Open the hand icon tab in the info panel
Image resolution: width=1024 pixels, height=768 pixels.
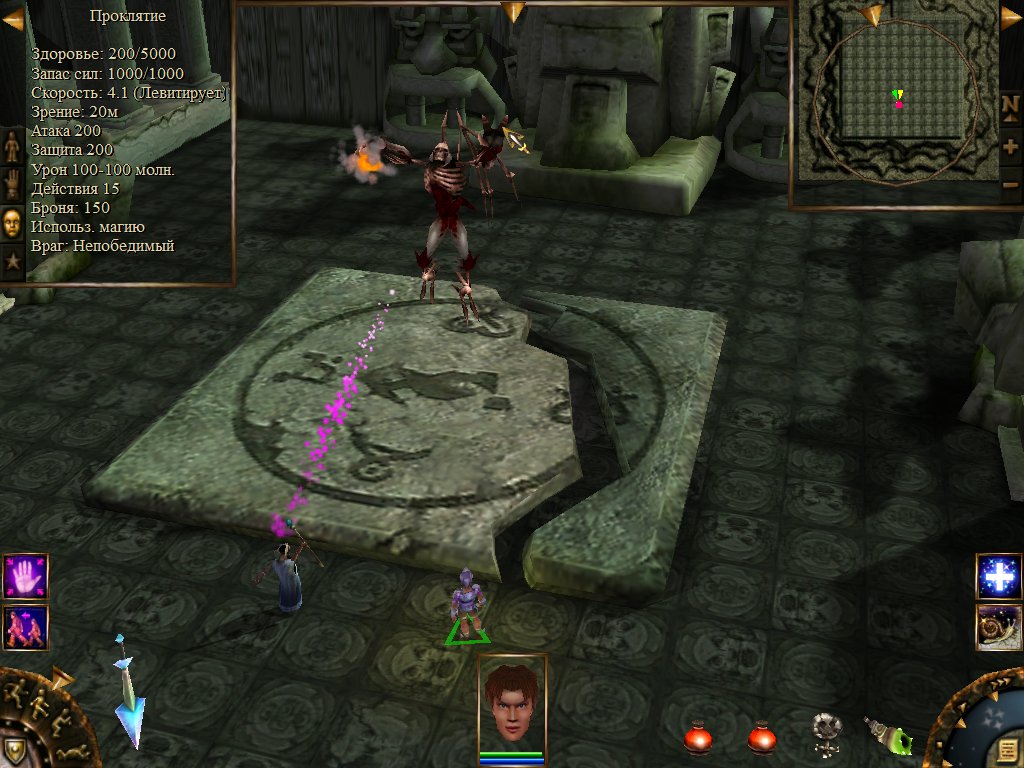[12, 184]
